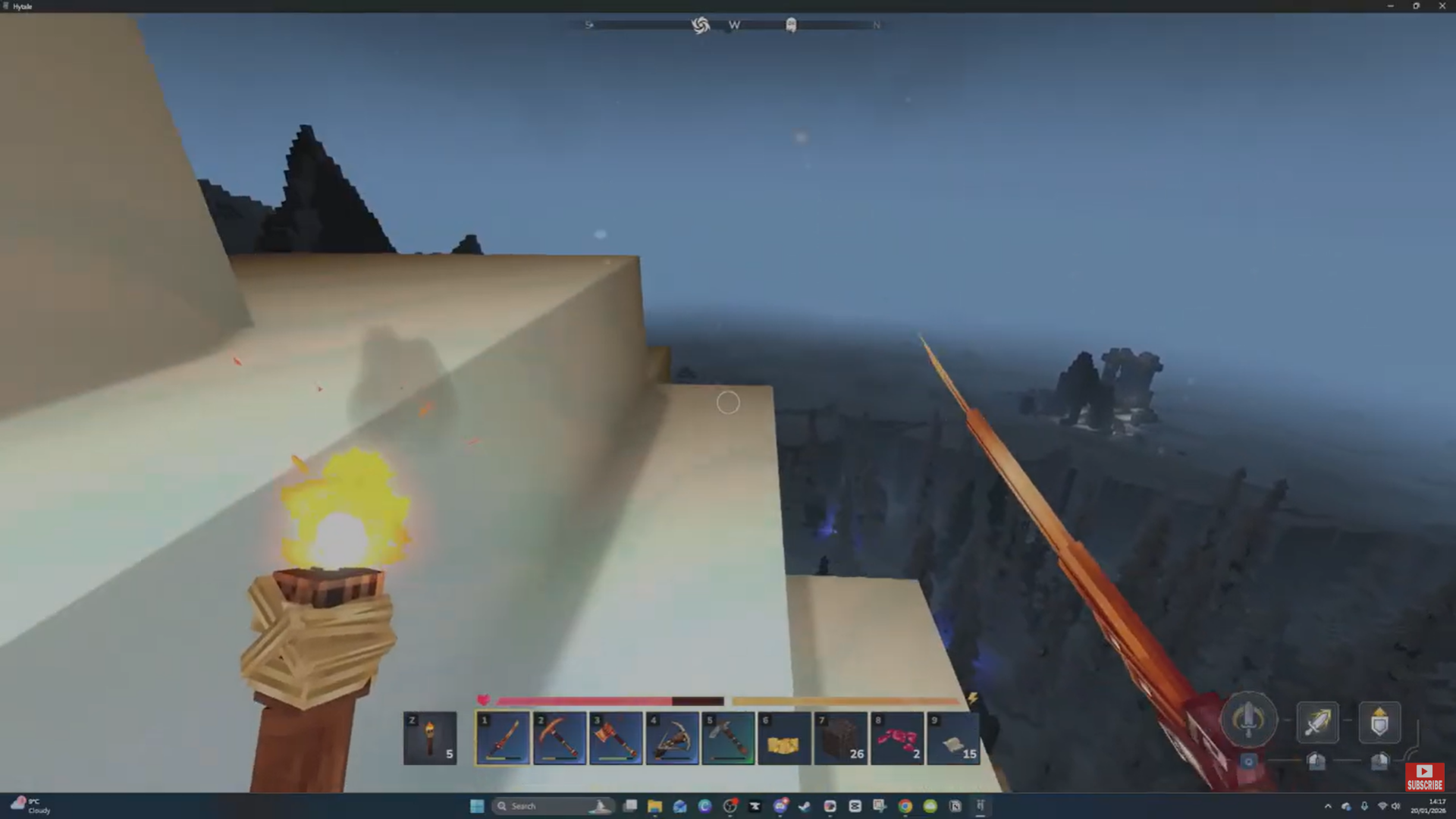Open the sword combat ability icon
The image size is (1456, 819).
click(1249, 719)
